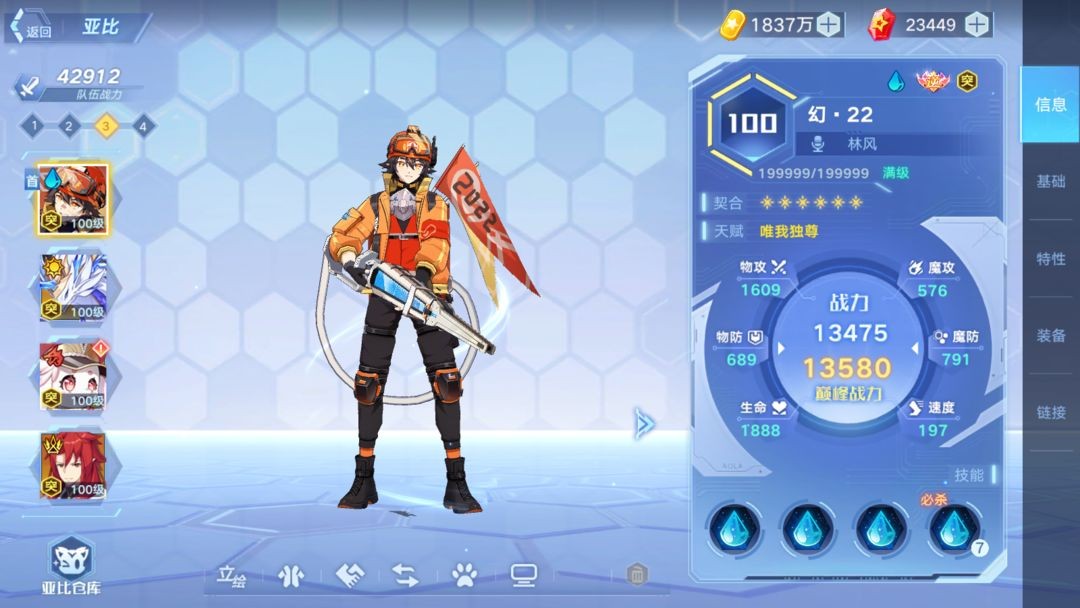The width and height of the screenshot is (1080, 608).
Task: Open the 链接 tab
Action: [x=1050, y=411]
